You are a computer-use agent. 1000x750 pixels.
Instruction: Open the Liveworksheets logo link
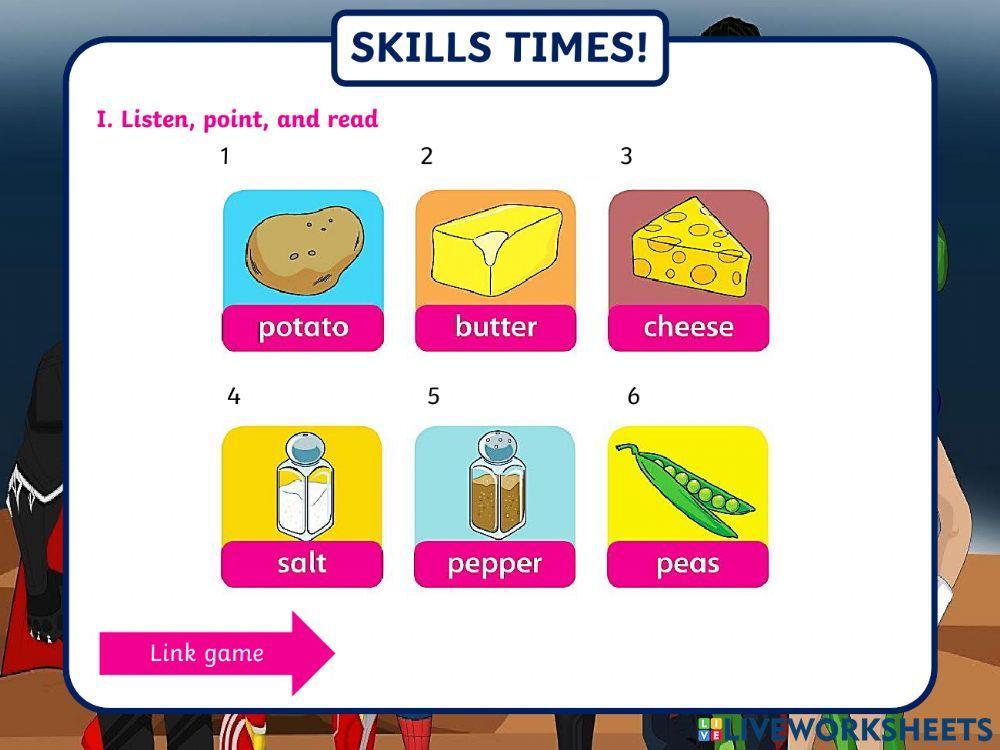843,729
